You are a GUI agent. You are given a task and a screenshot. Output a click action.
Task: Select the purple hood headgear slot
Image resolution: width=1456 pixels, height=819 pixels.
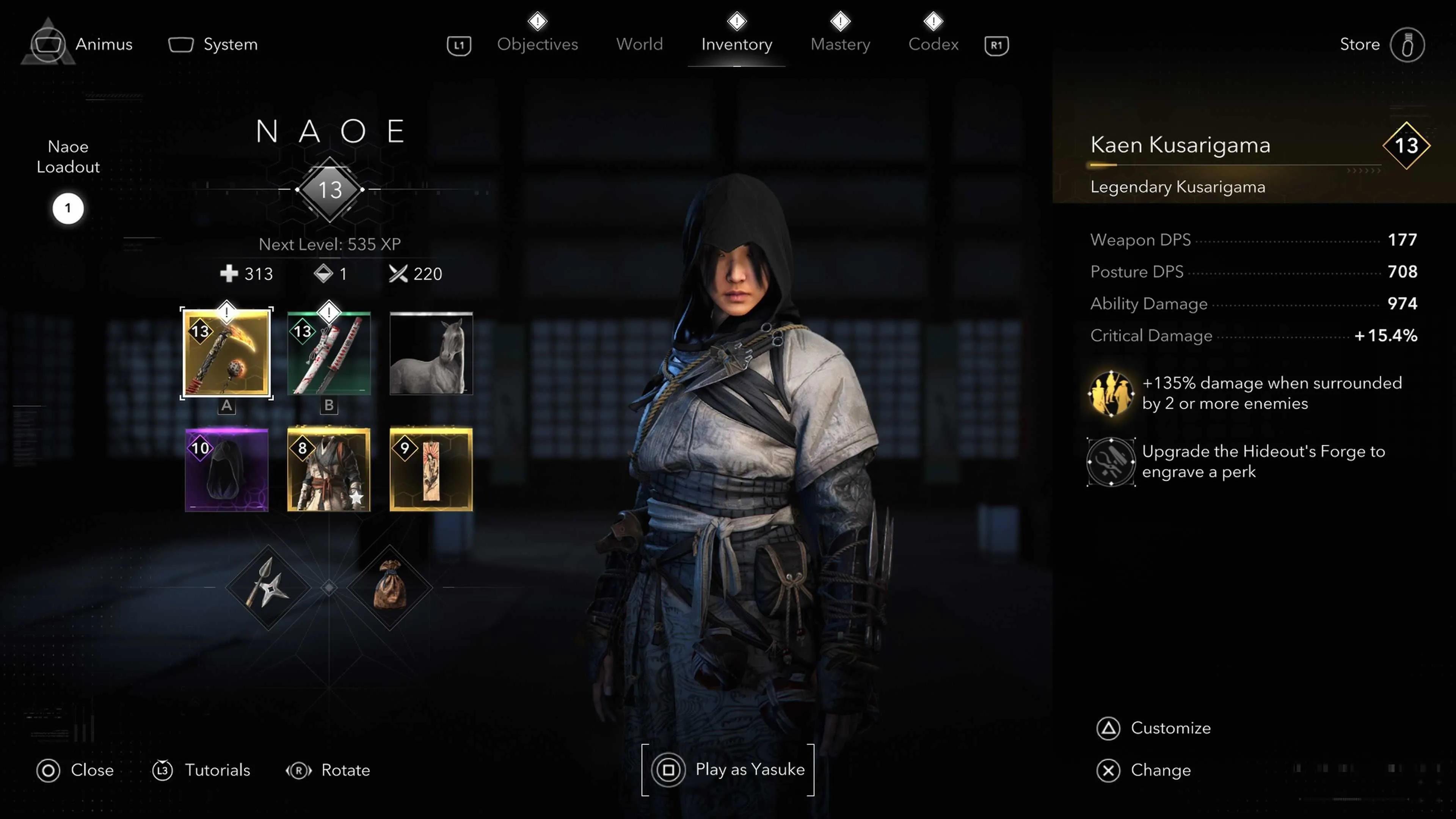226,470
